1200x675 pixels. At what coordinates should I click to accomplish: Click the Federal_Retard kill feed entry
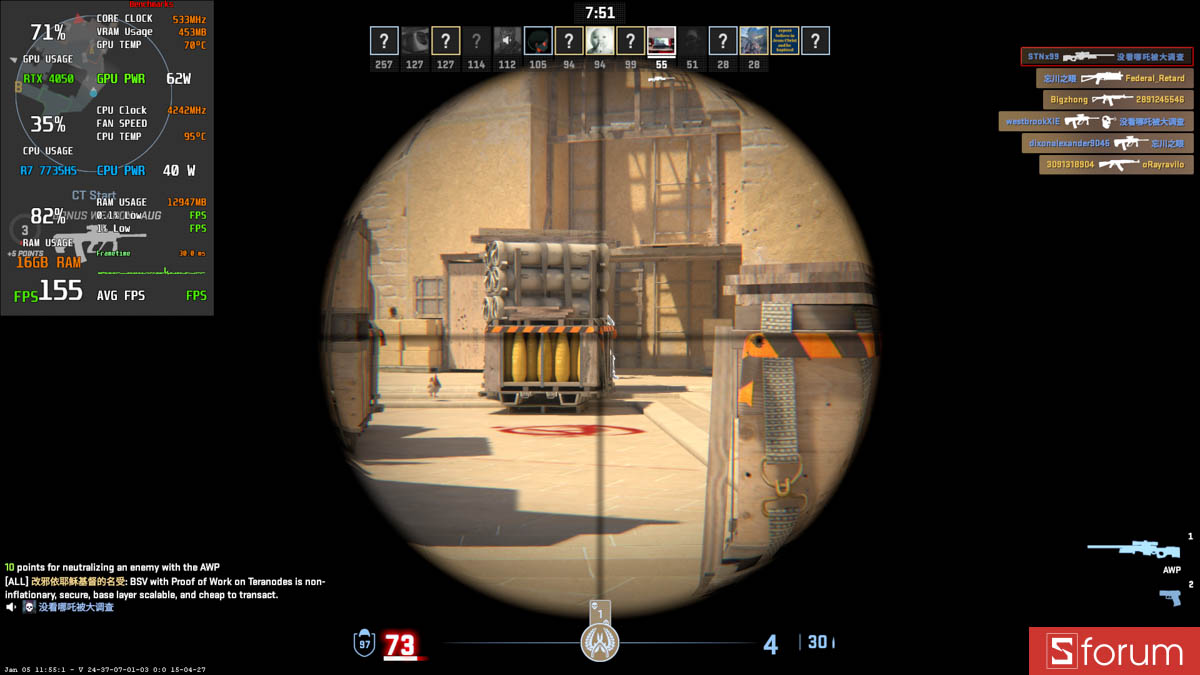(x=1114, y=78)
